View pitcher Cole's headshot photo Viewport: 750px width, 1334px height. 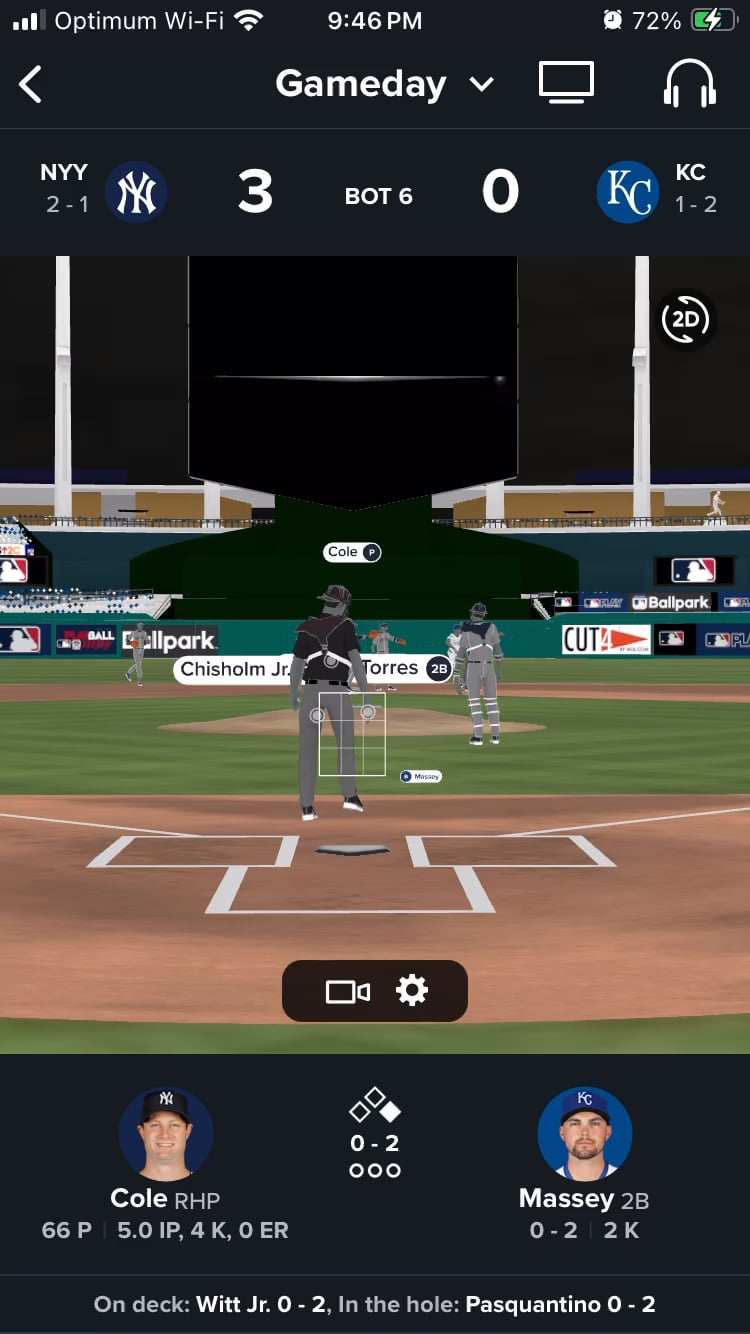[x=166, y=1134]
